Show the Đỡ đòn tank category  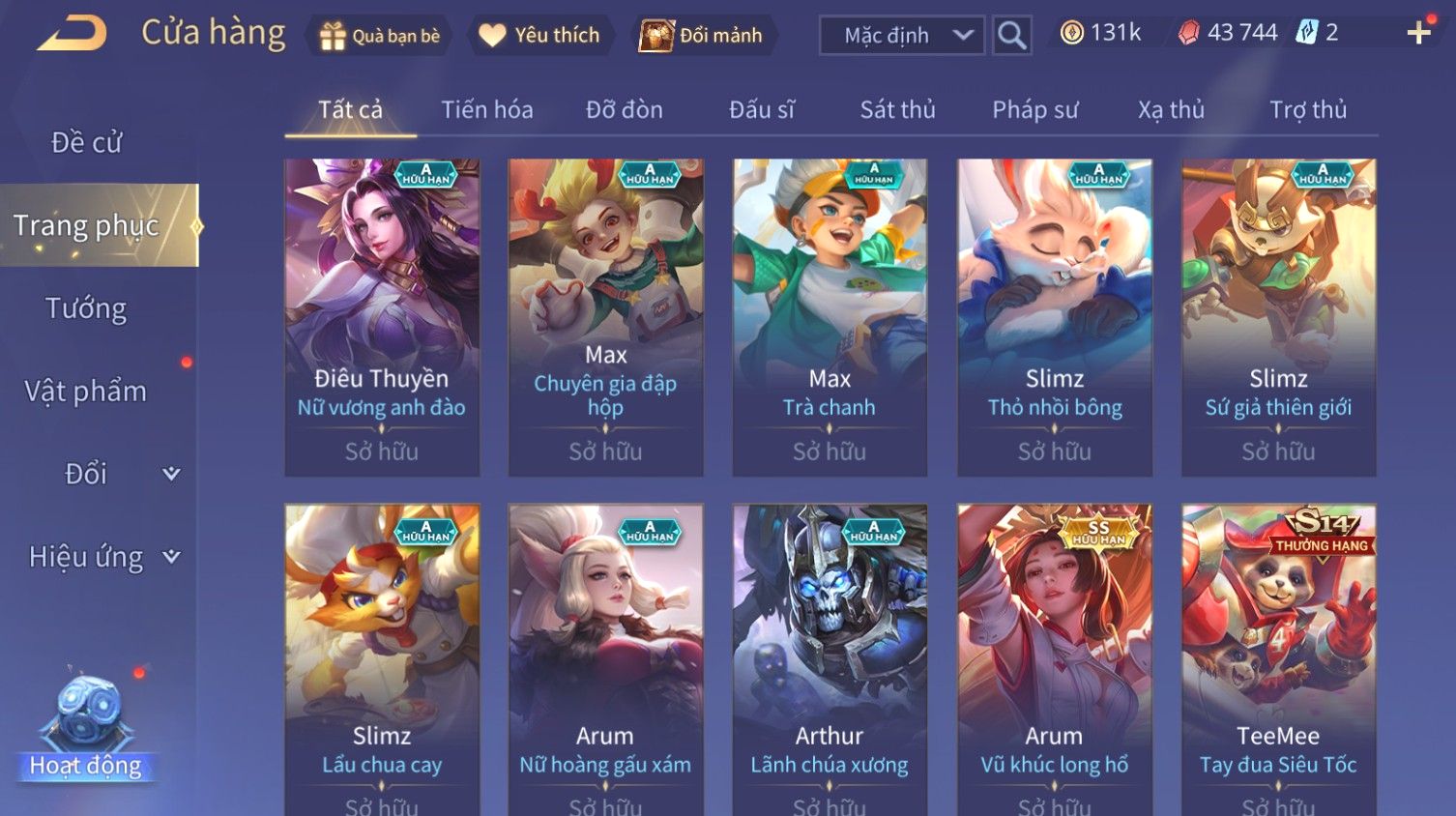(x=624, y=110)
